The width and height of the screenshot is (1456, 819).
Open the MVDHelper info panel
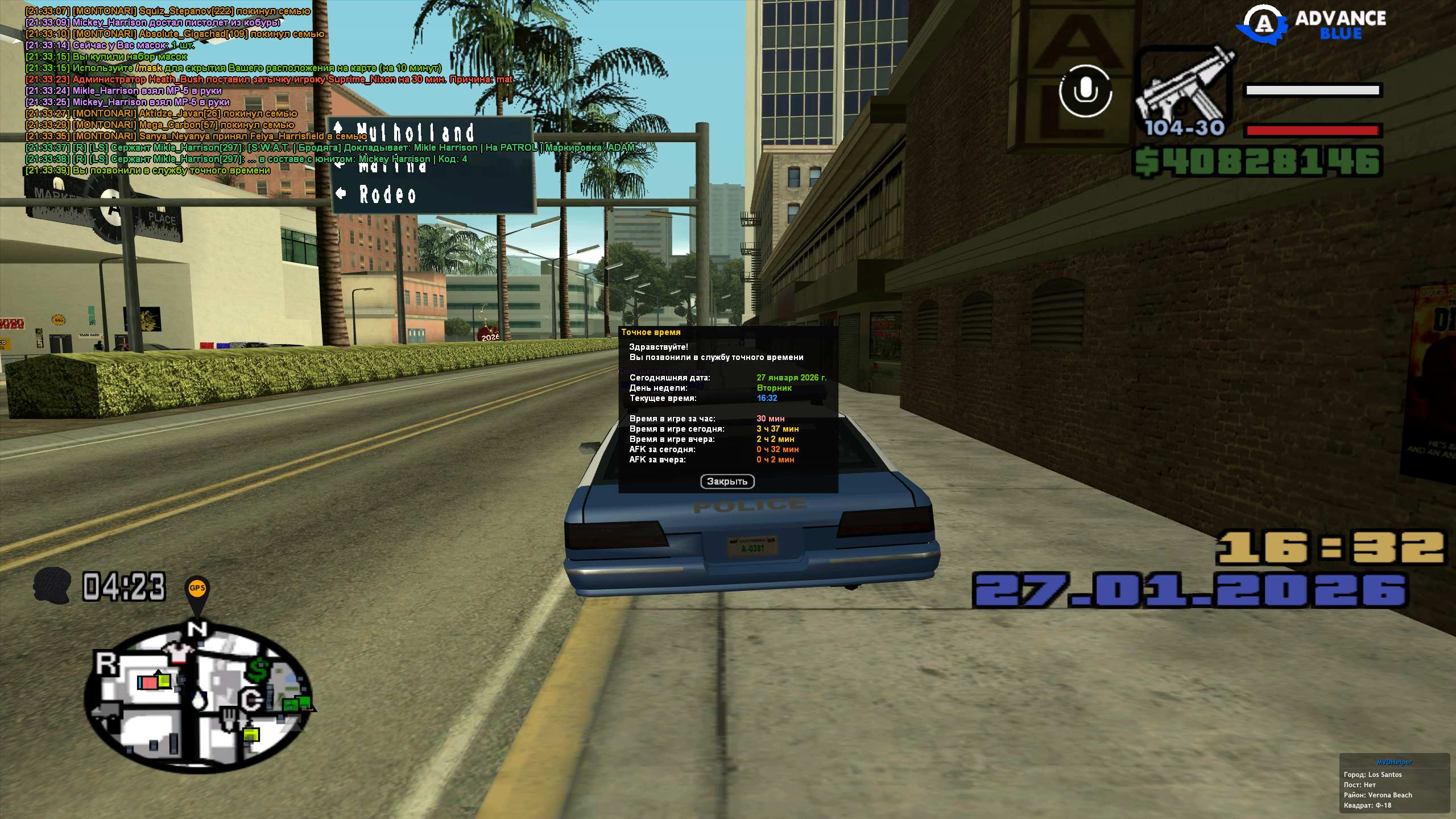pyautogui.click(x=1394, y=785)
